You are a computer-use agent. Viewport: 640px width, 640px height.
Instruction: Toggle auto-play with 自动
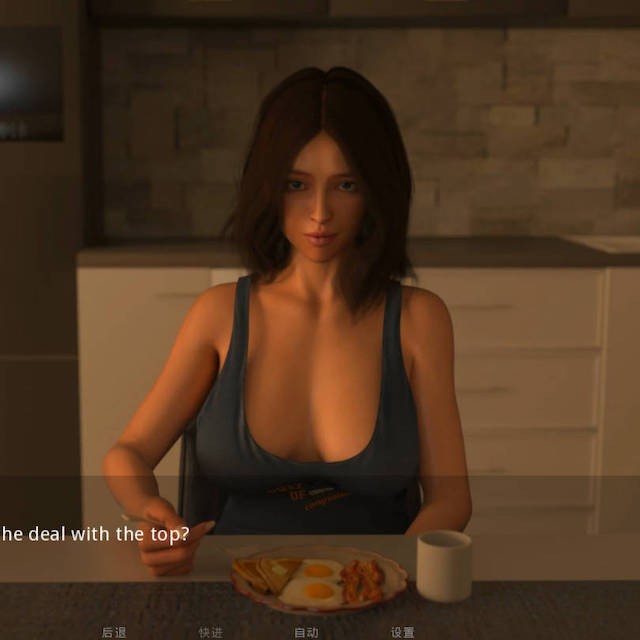click(306, 632)
